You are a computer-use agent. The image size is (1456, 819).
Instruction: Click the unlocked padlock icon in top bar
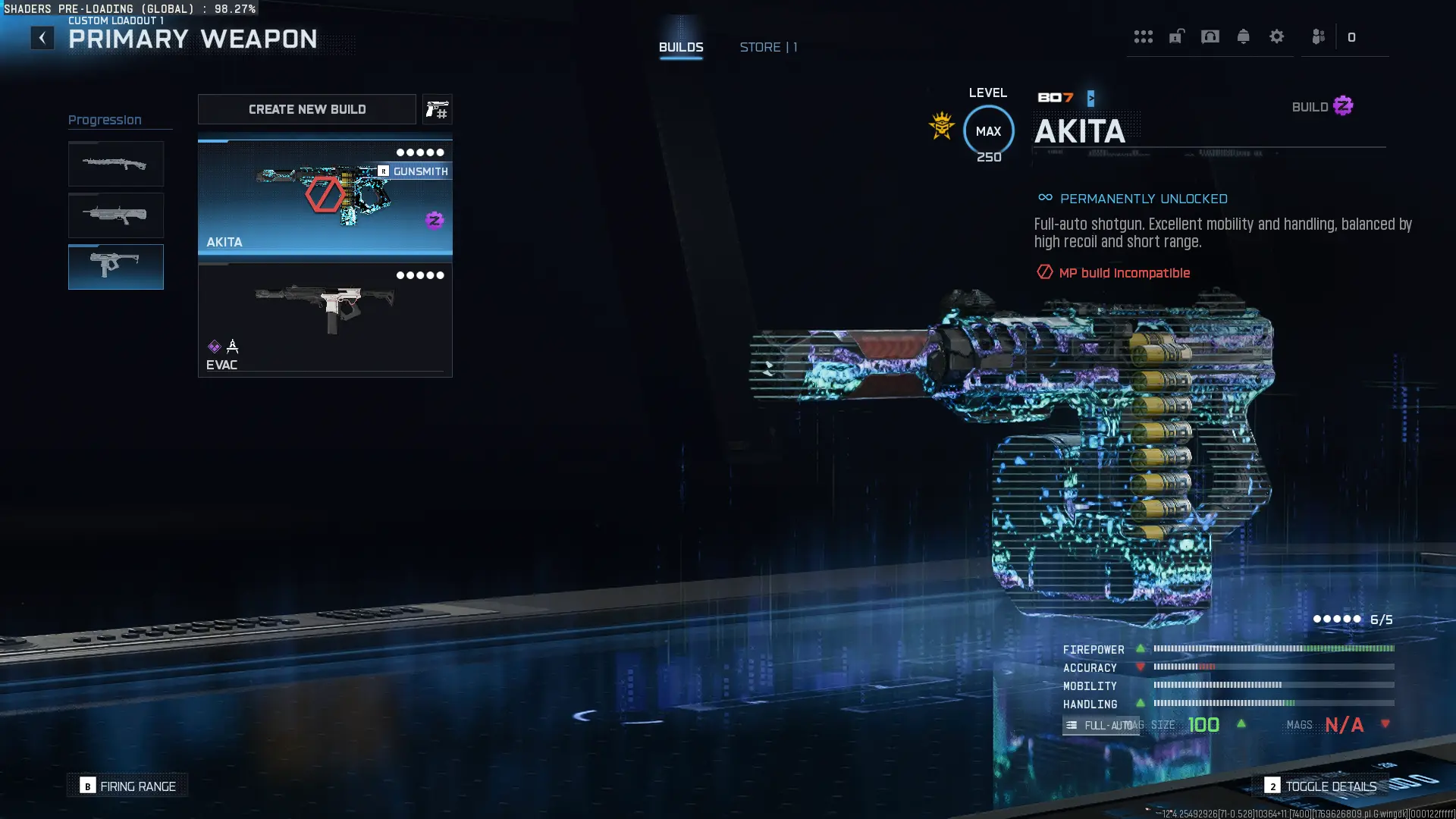(x=1176, y=37)
